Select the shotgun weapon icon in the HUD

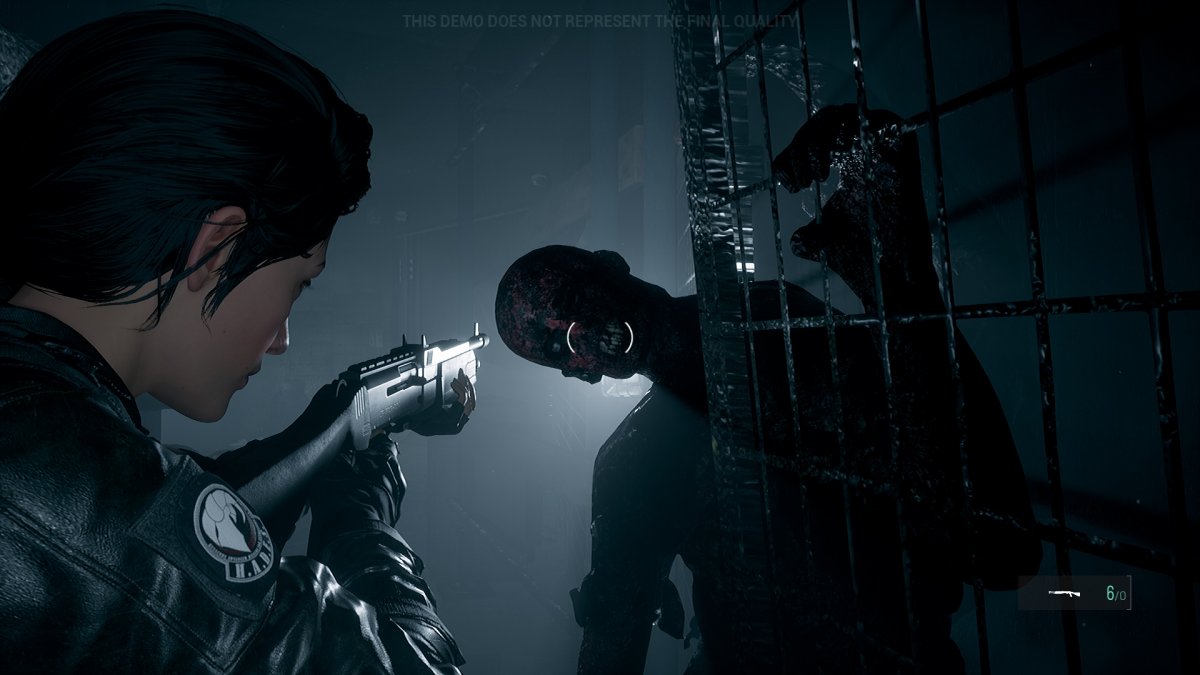[1064, 593]
